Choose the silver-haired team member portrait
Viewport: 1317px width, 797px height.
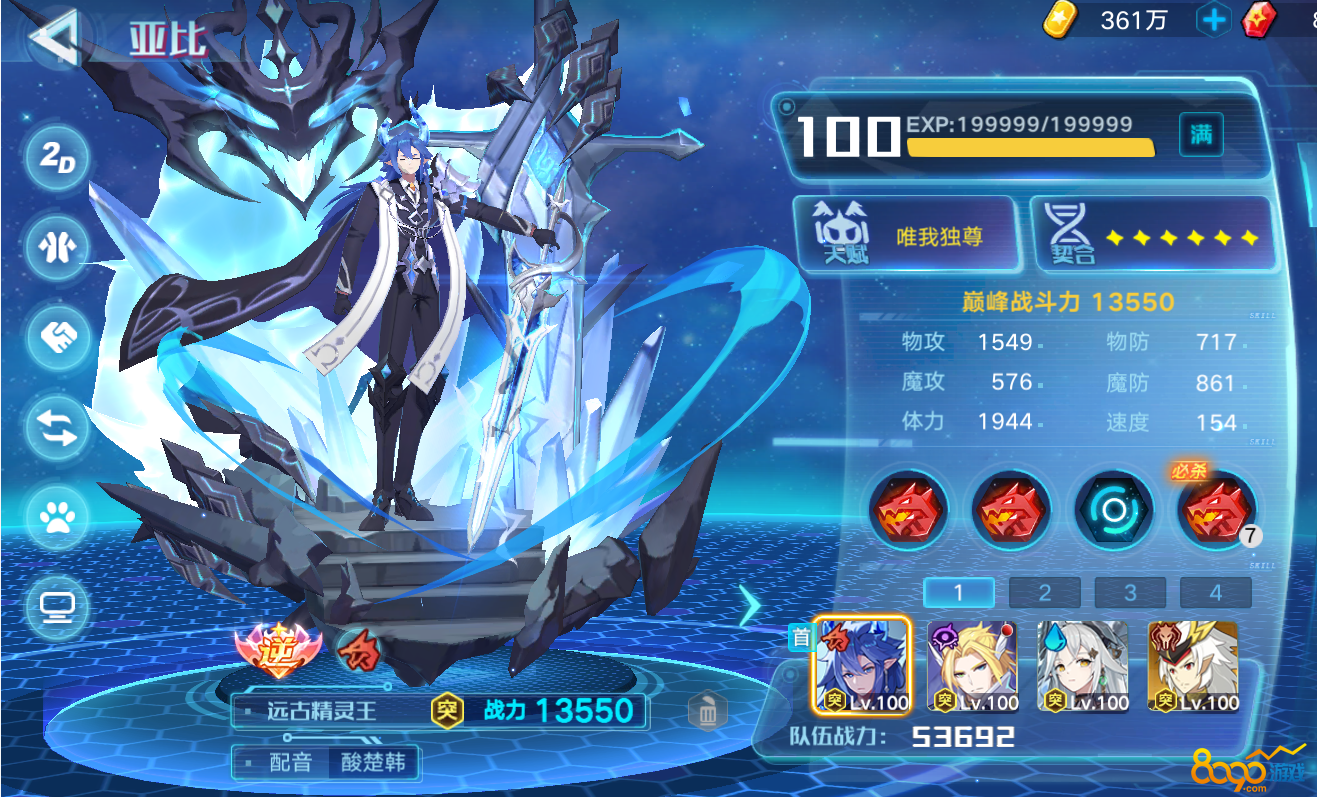[1082, 665]
